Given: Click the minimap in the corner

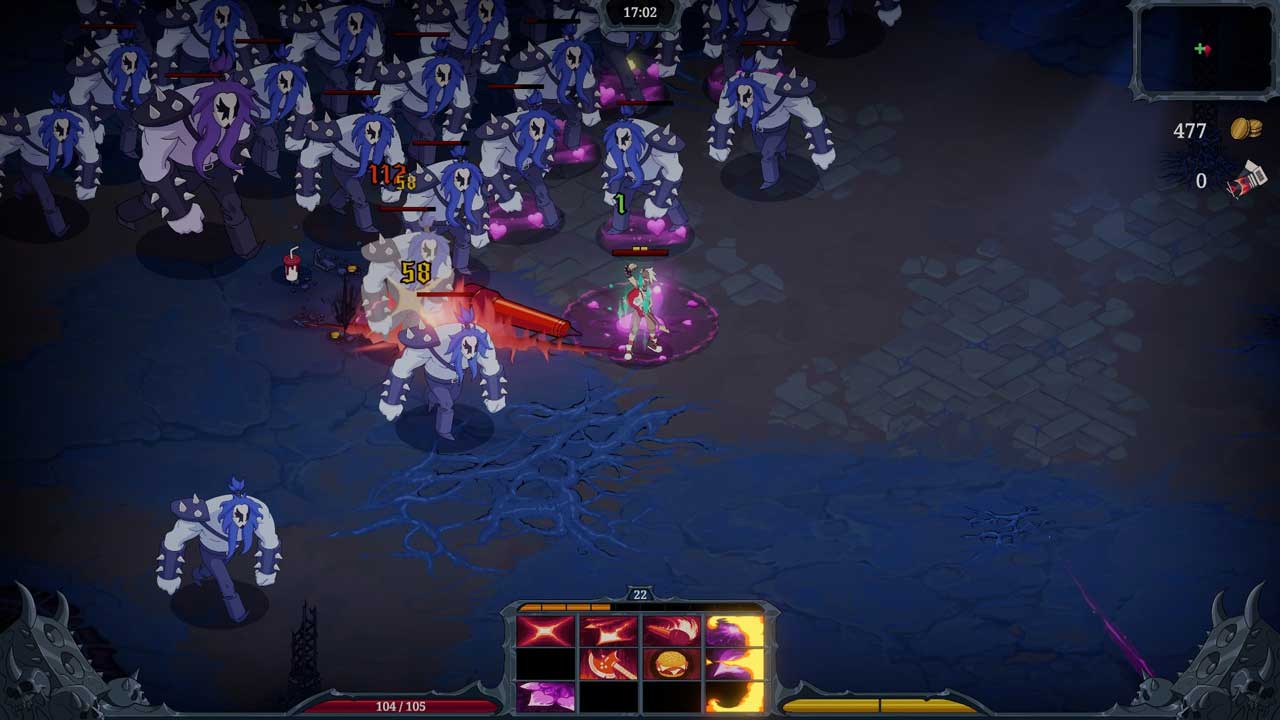Looking at the screenshot, I should click(1203, 50).
